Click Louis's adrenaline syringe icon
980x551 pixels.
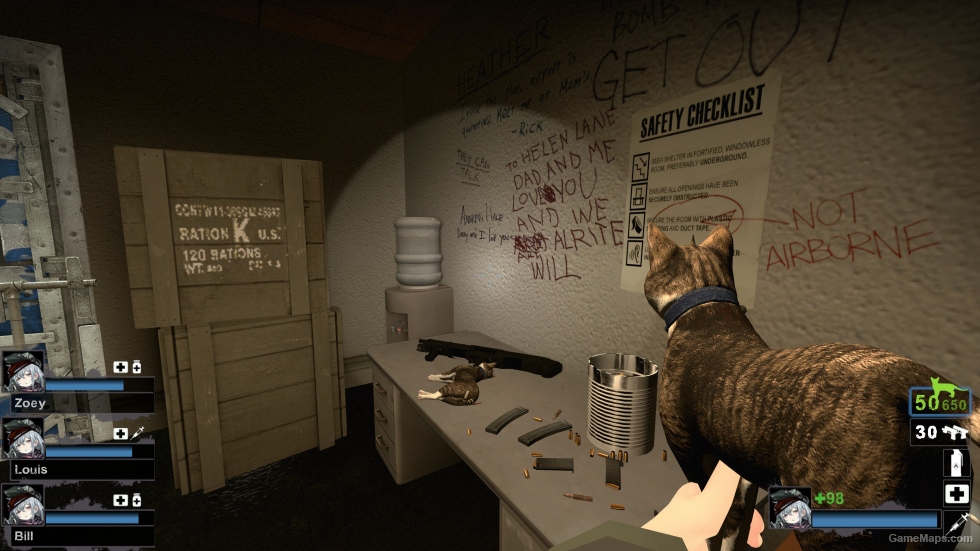(136, 433)
